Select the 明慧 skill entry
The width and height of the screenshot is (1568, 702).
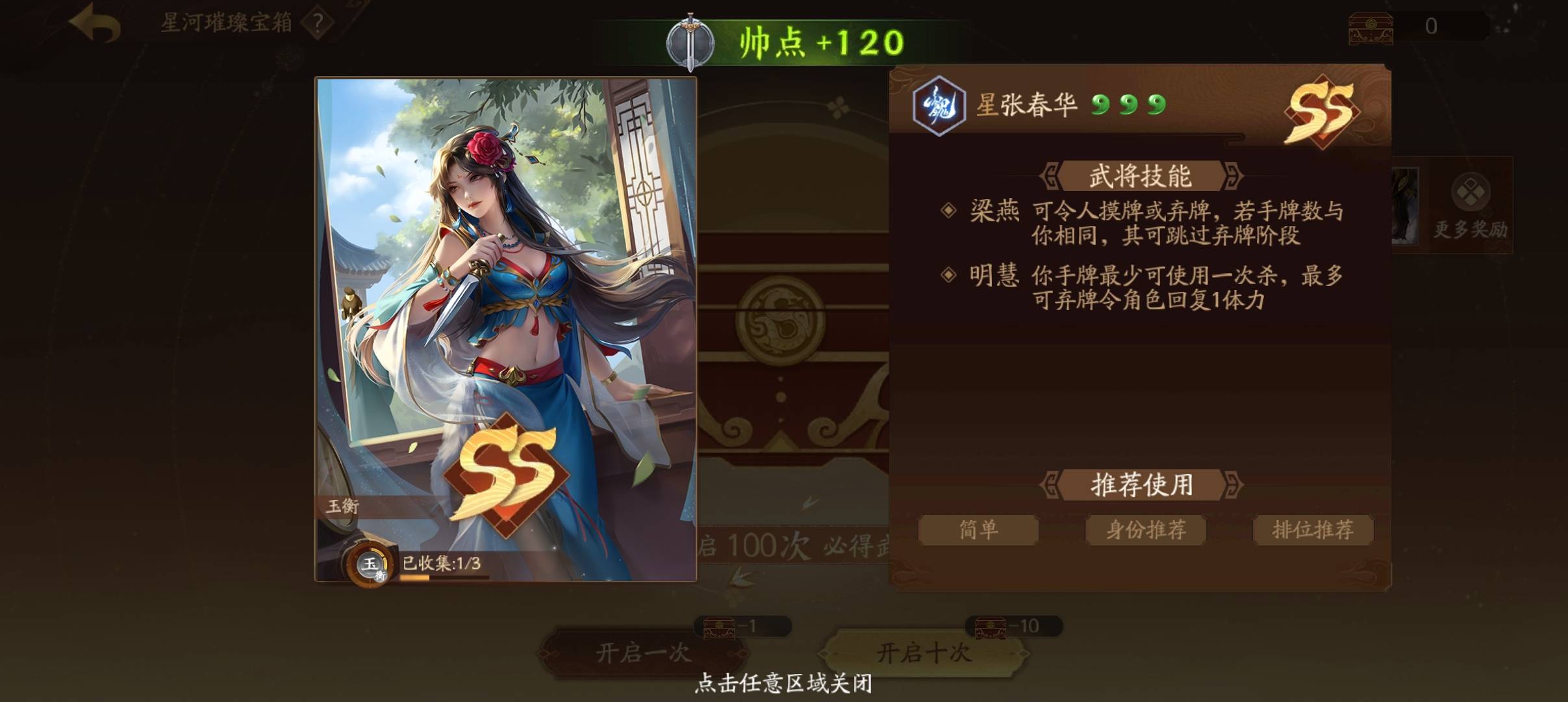(x=994, y=276)
